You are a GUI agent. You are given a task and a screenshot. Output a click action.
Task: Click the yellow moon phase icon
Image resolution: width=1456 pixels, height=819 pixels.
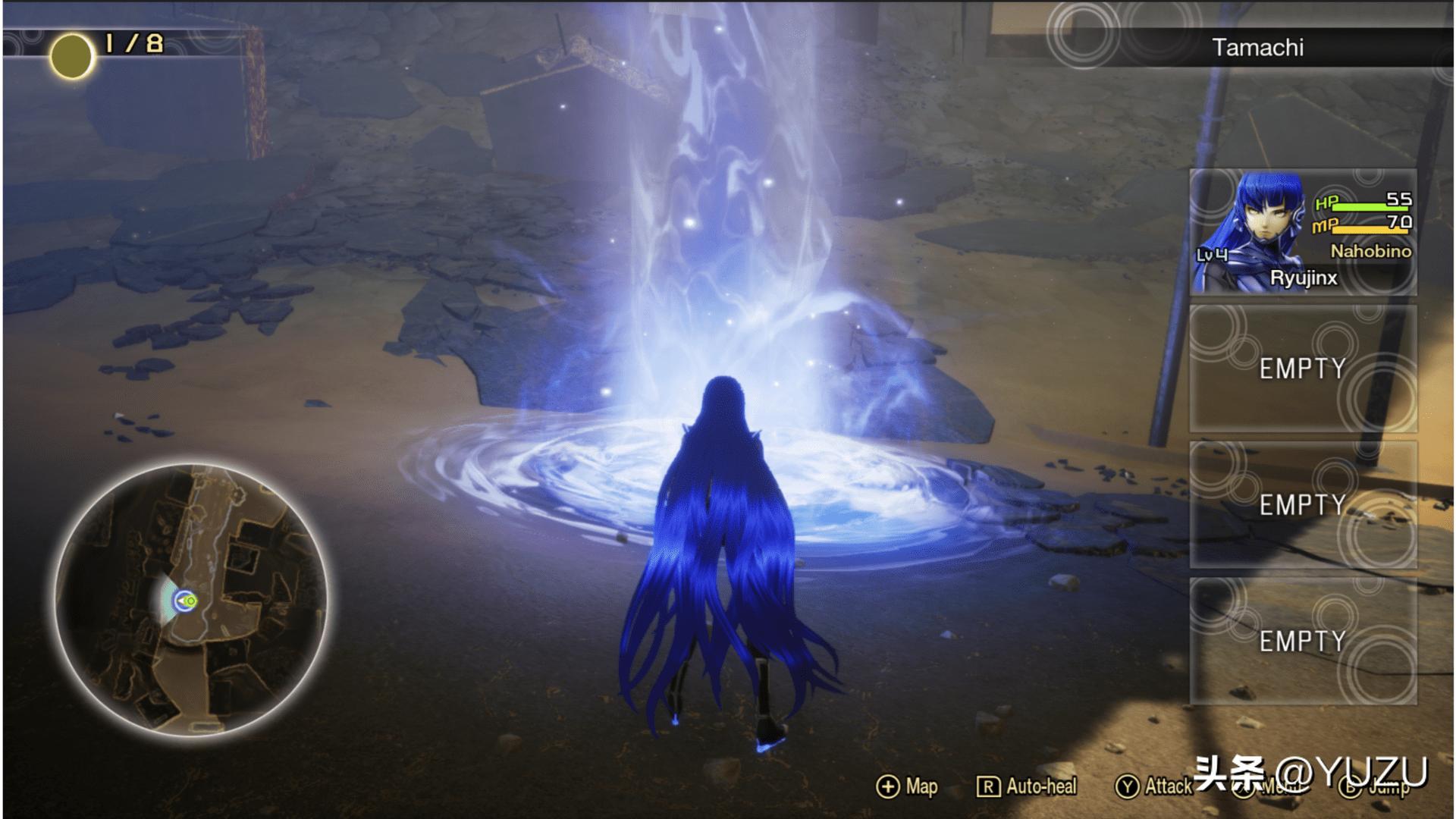coord(71,56)
